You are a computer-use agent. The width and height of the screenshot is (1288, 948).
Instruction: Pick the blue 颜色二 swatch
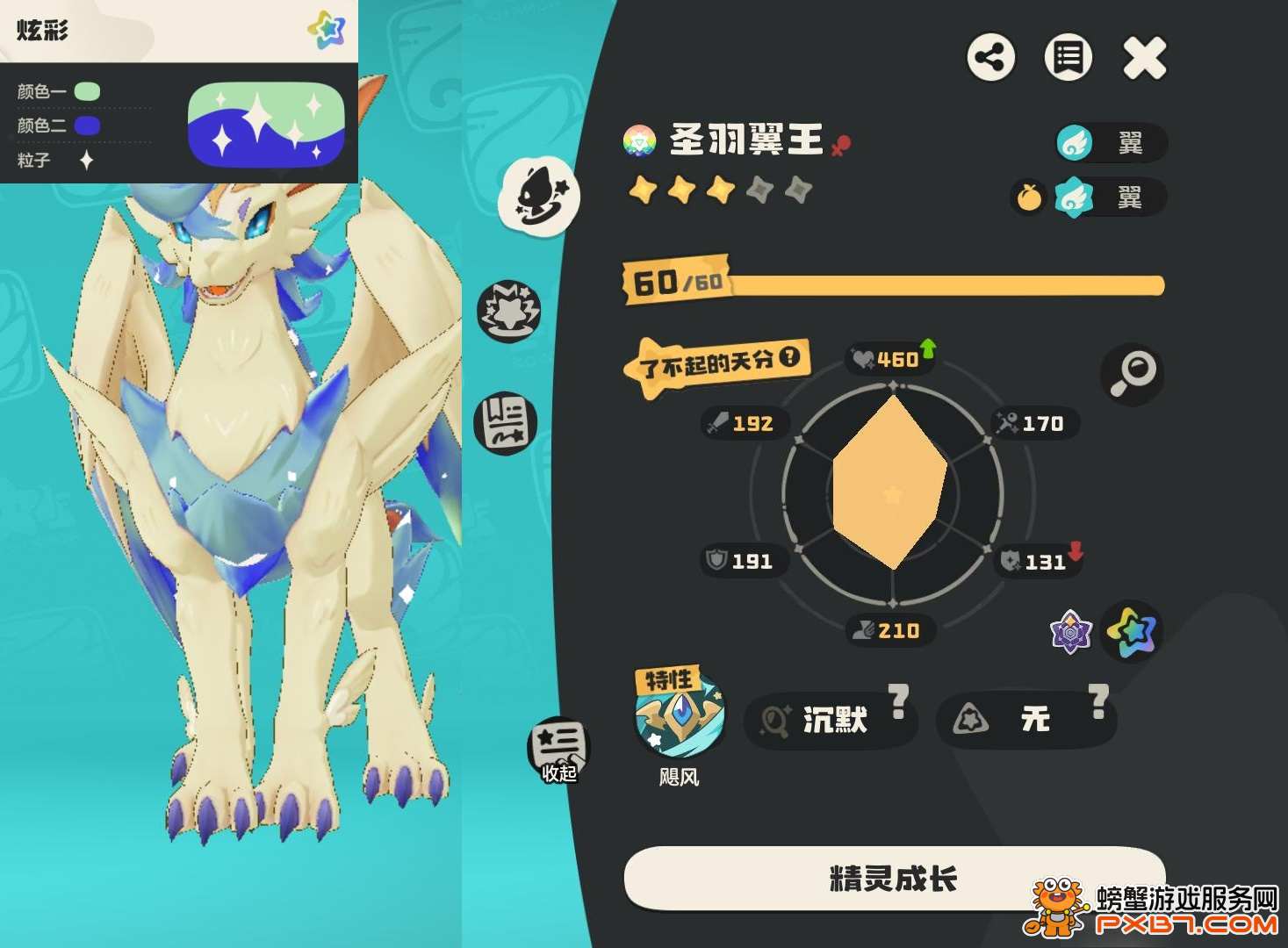[87, 126]
